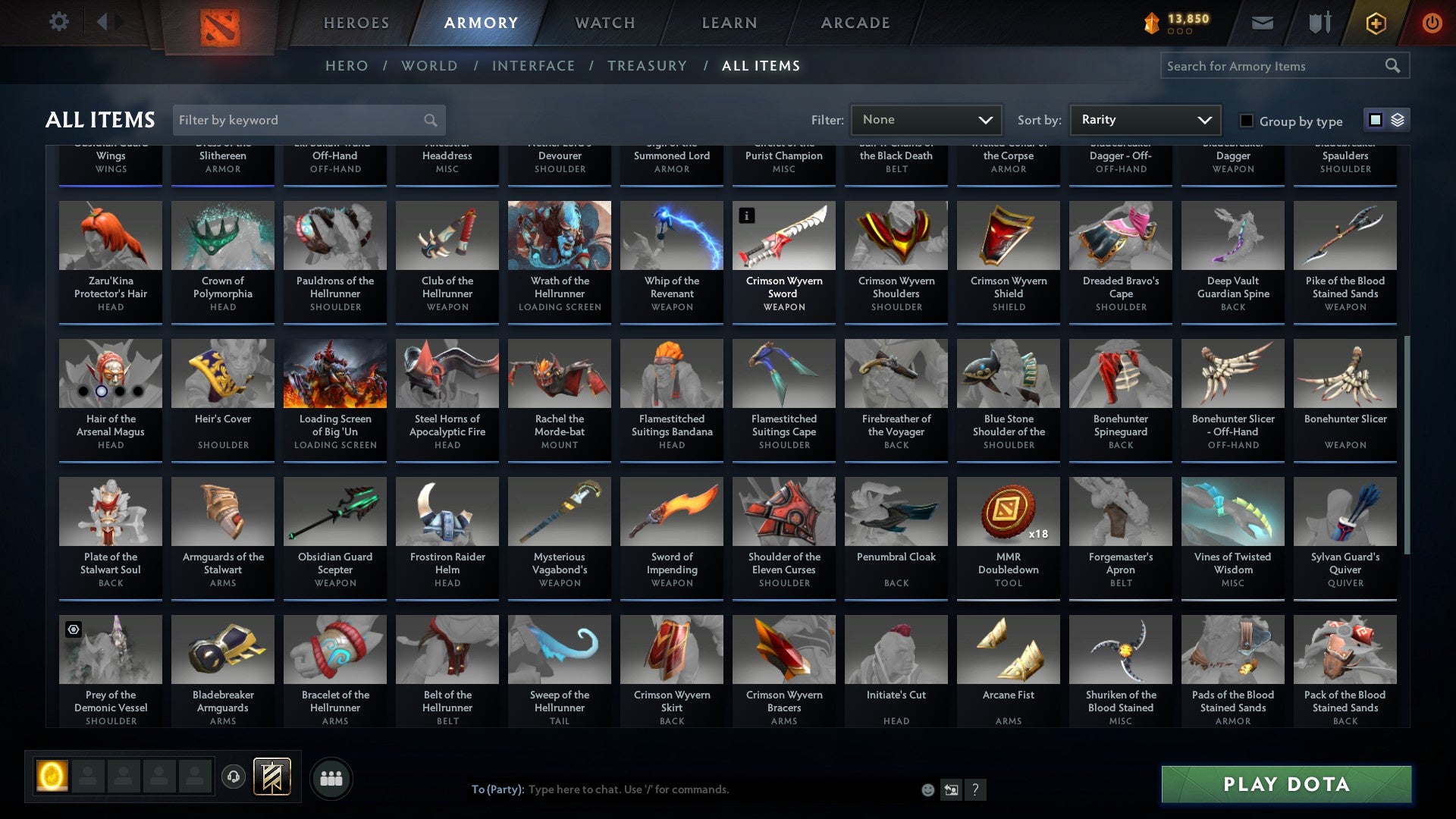The height and width of the screenshot is (819, 1456).
Task: Switch to the WATCH tab
Action: point(604,23)
